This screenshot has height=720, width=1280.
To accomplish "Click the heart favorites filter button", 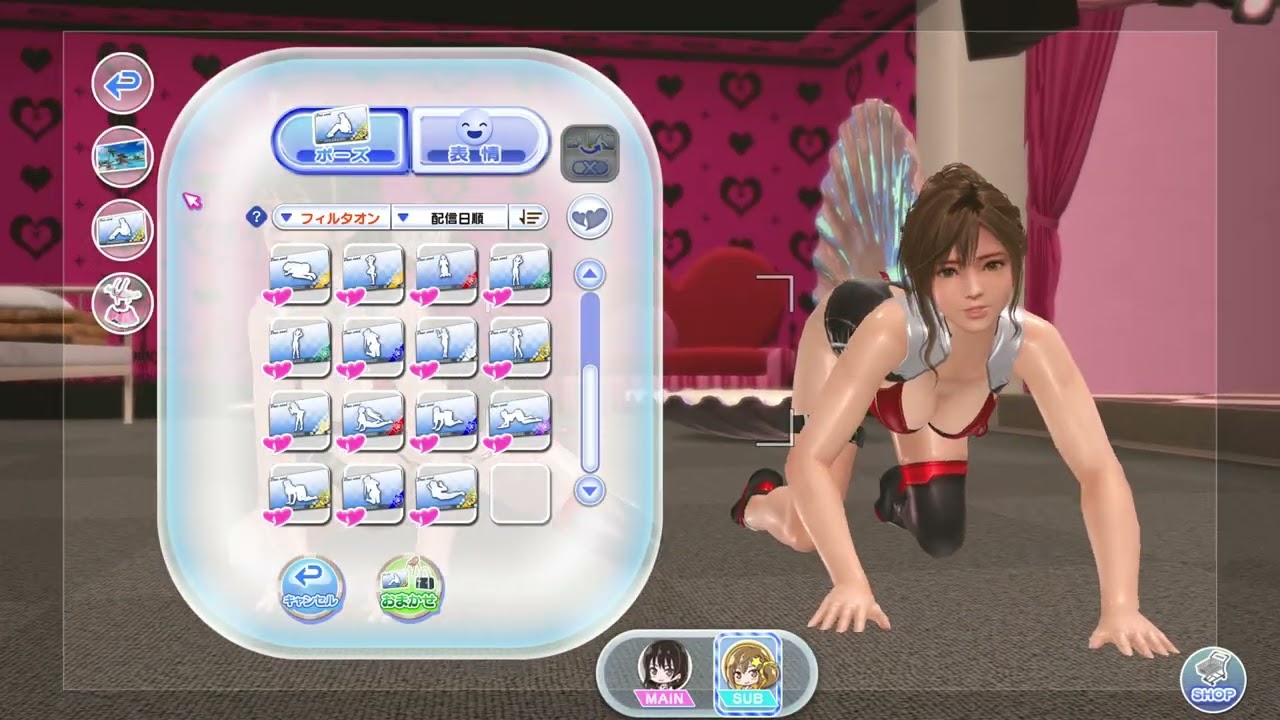I will click(589, 217).
